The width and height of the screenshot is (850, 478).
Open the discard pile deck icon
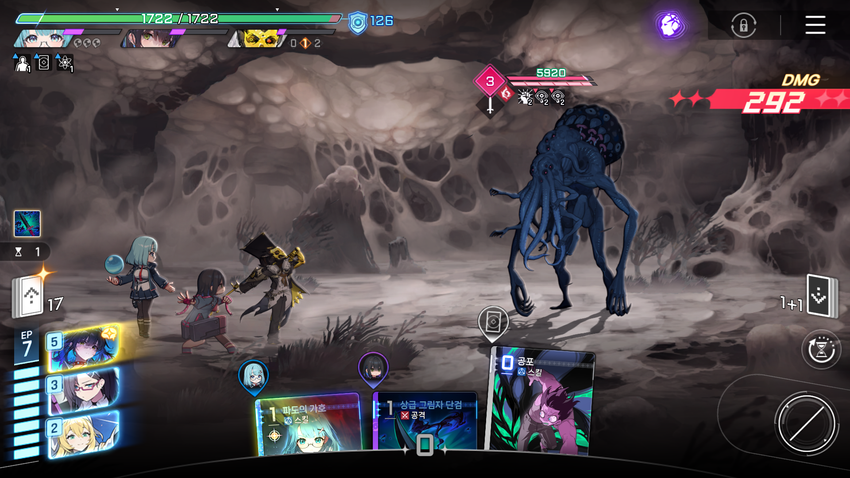(821, 296)
